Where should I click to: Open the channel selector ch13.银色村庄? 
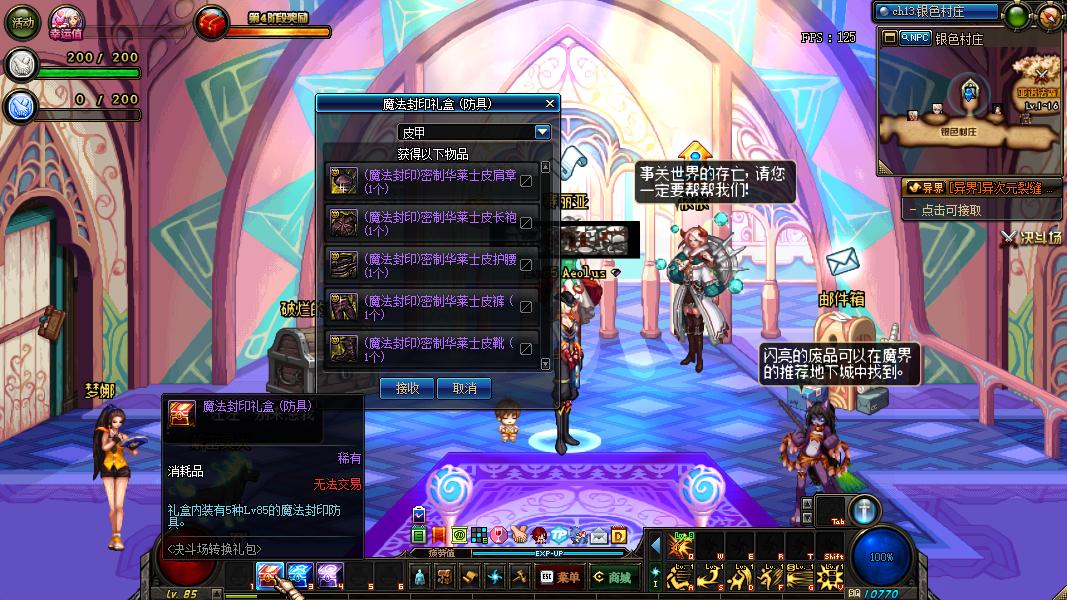[x=936, y=12]
